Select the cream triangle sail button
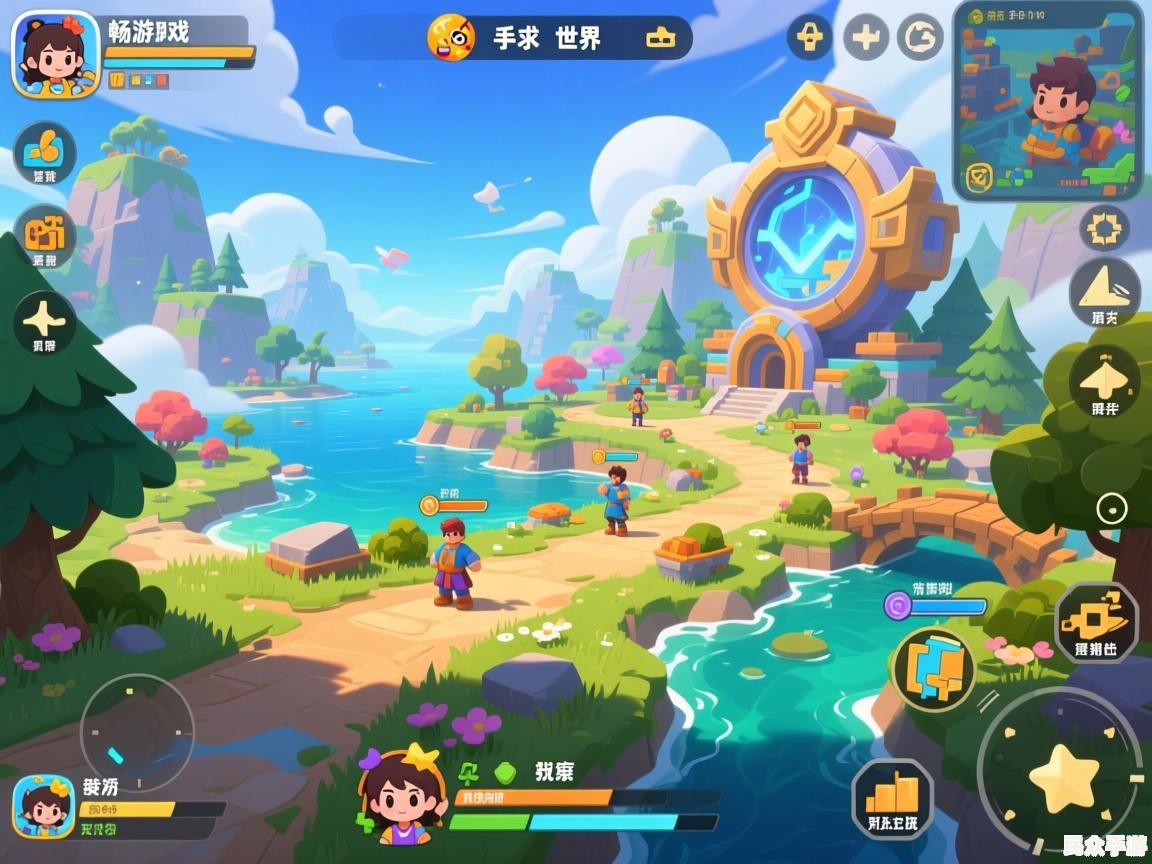 (x=1105, y=290)
